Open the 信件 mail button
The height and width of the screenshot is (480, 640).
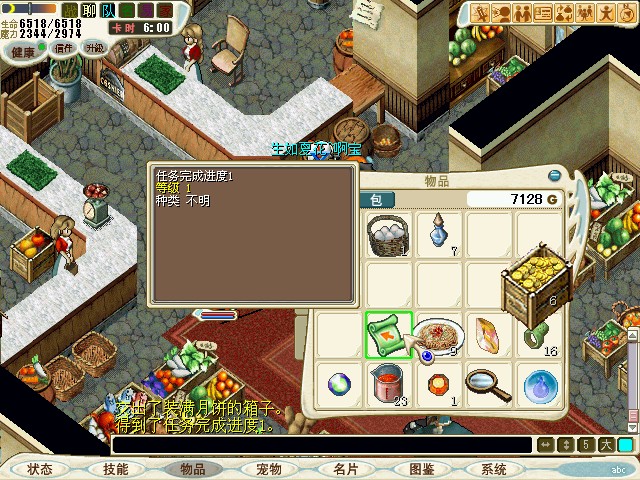pos(64,49)
